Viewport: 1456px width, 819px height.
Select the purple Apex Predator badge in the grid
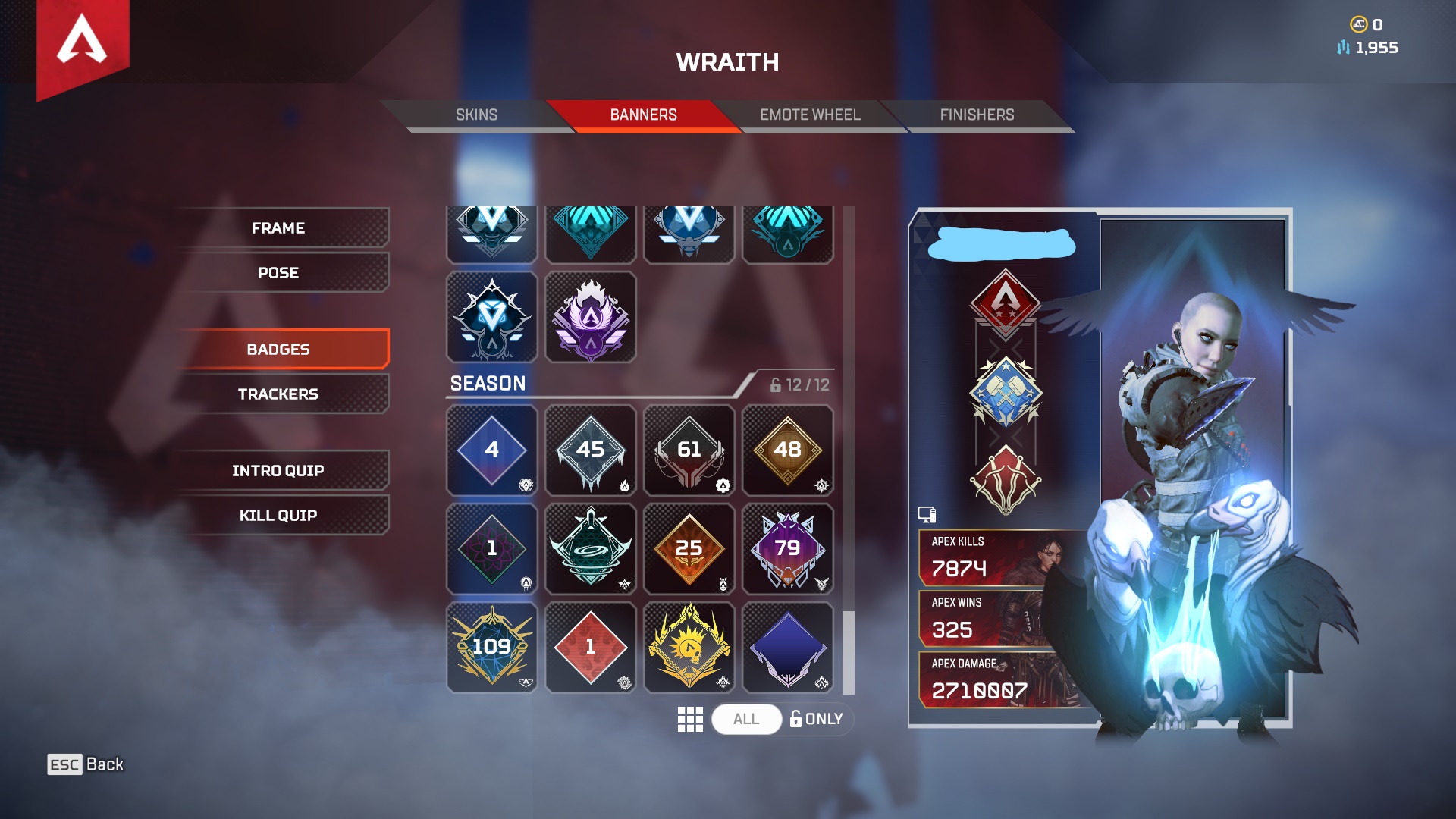(591, 318)
